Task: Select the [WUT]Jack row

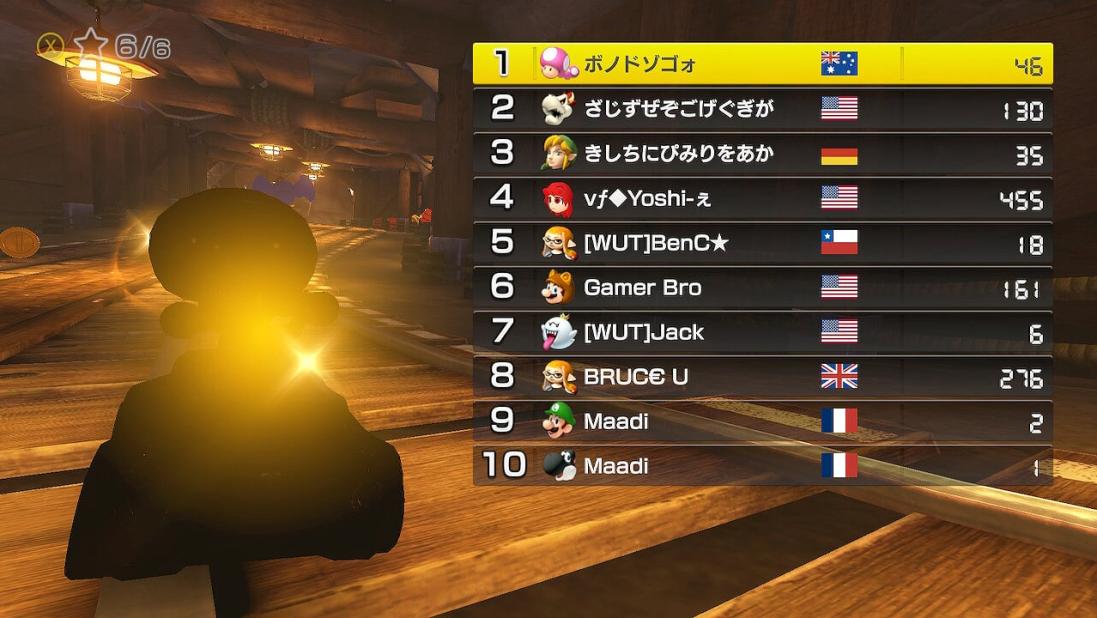Action: coord(762,332)
